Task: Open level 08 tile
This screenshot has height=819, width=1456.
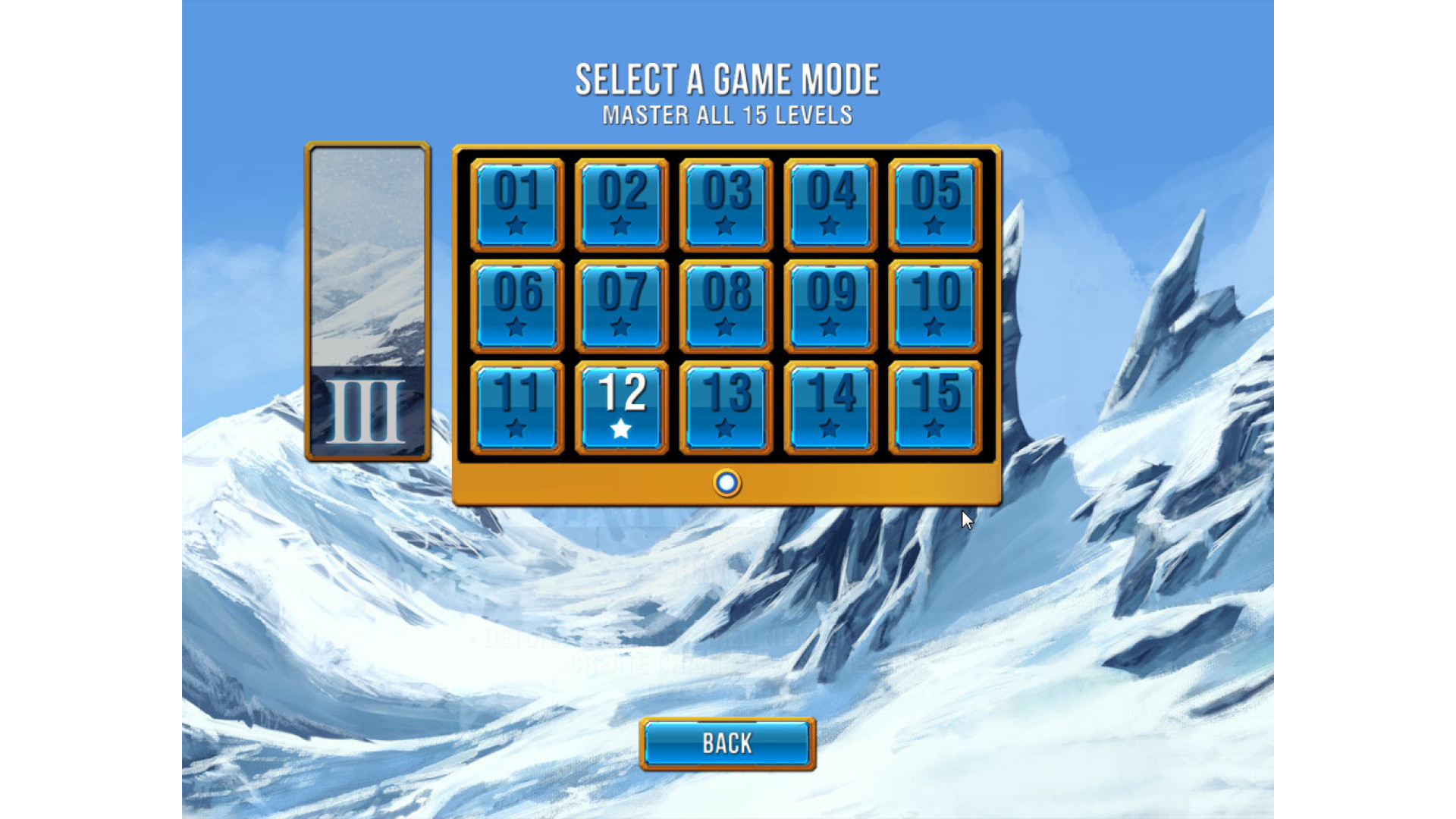Action: coord(726,306)
